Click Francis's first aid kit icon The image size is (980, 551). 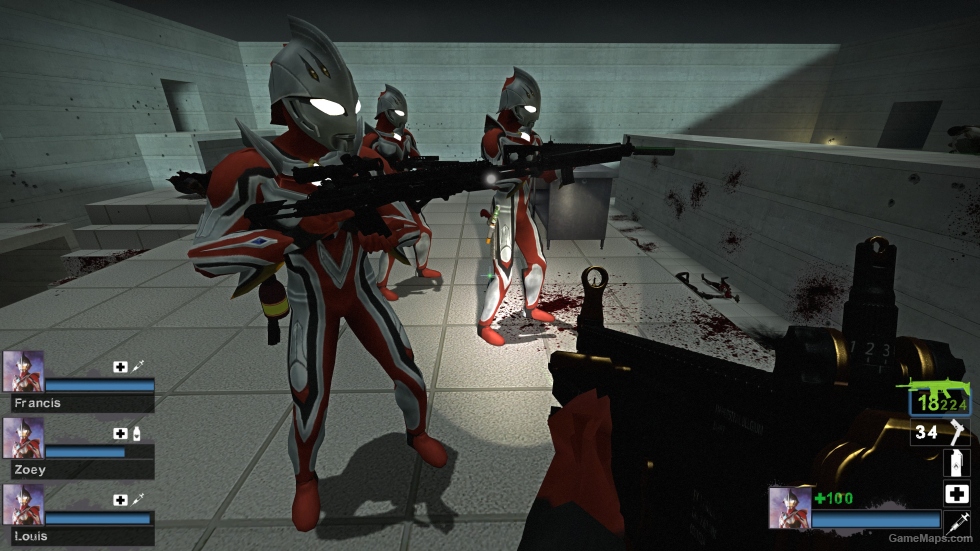[120, 367]
